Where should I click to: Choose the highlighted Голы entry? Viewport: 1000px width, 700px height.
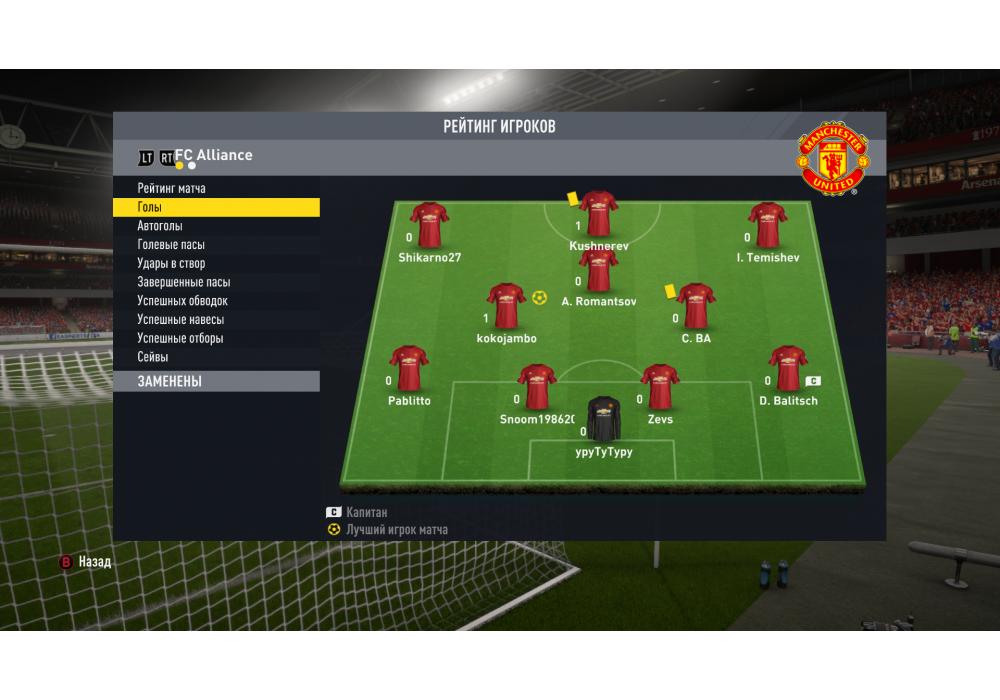(x=215, y=207)
